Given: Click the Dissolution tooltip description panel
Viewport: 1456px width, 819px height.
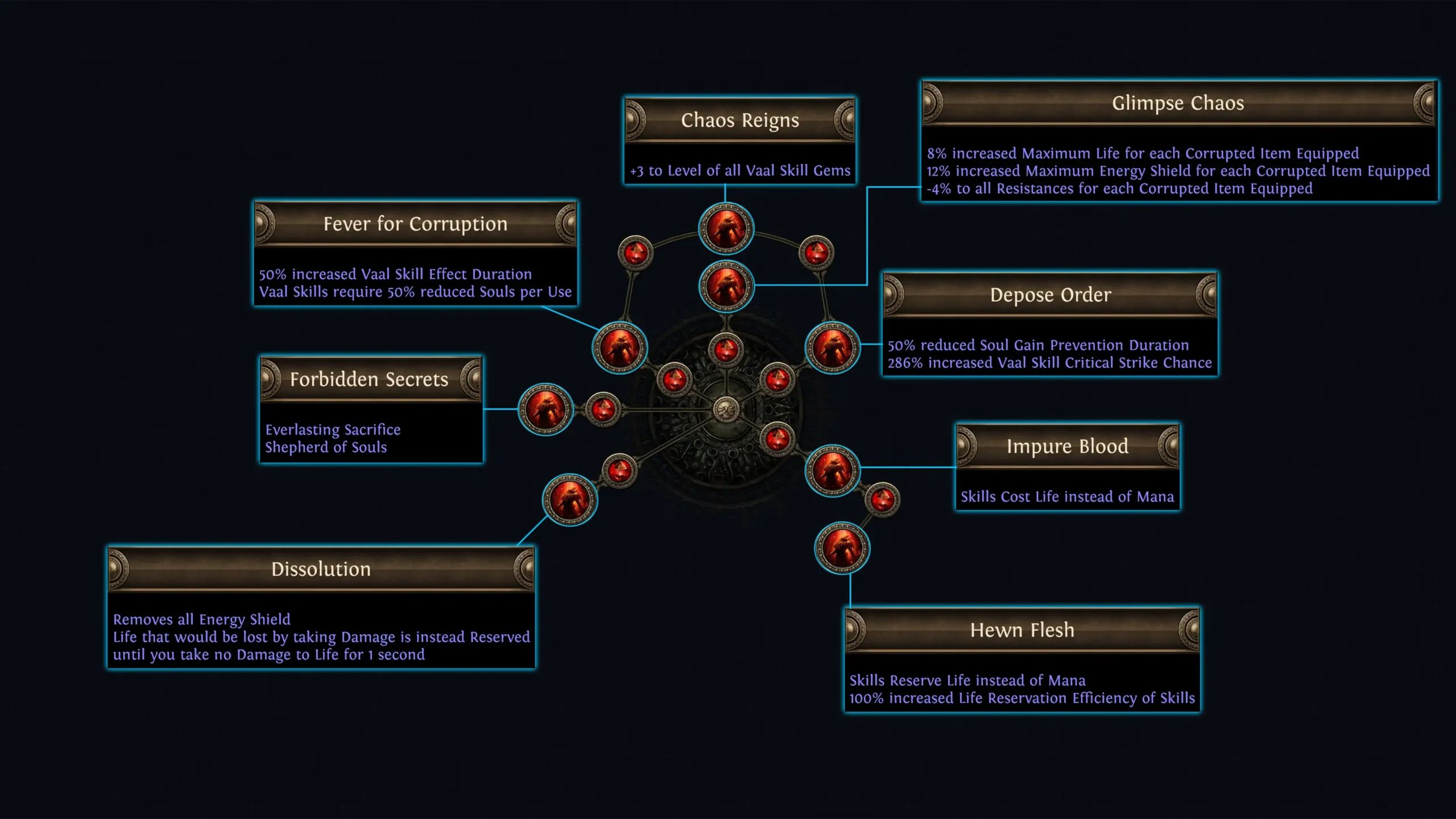Looking at the screenshot, I should point(321,637).
